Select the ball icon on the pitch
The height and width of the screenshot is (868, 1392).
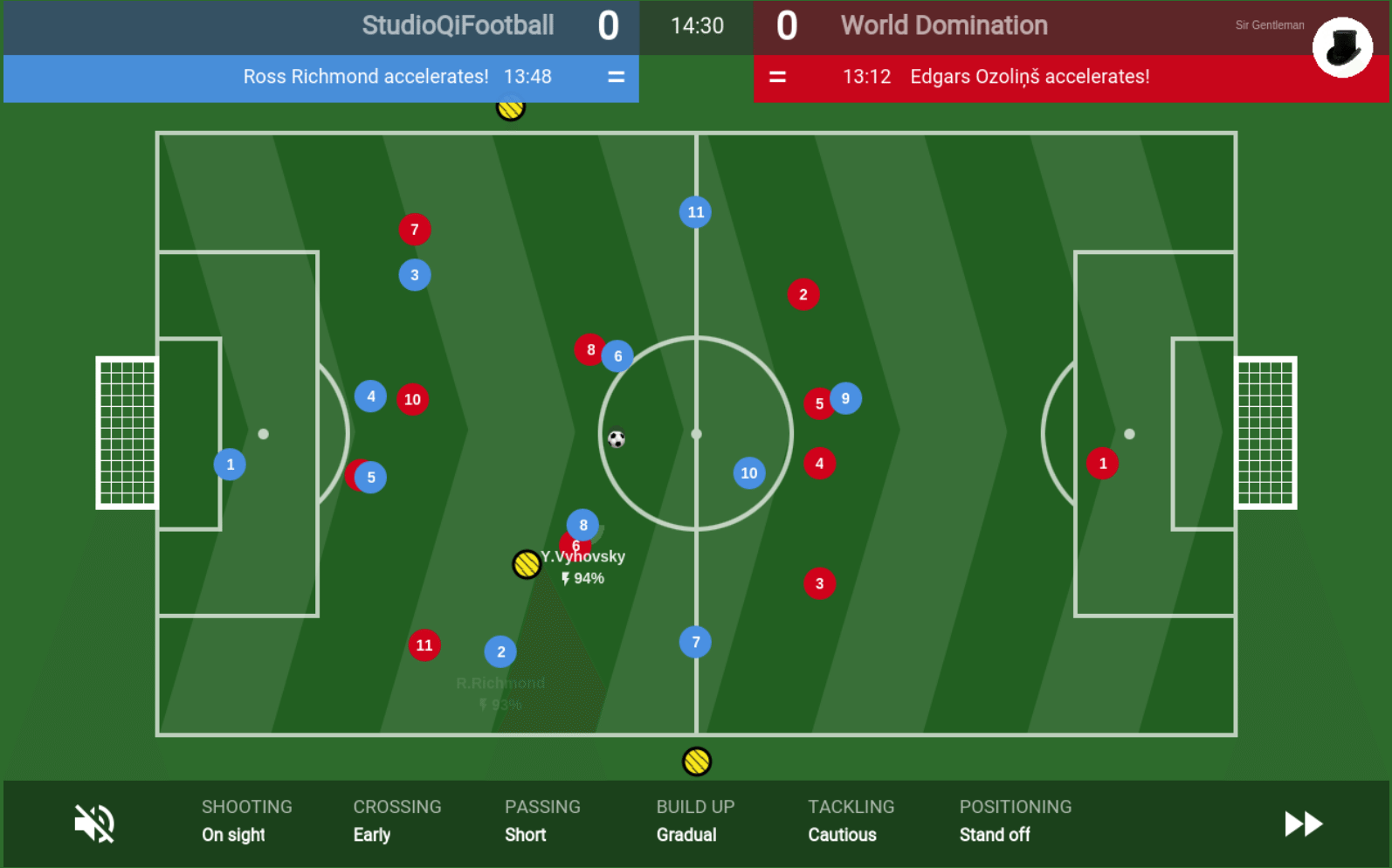616,437
